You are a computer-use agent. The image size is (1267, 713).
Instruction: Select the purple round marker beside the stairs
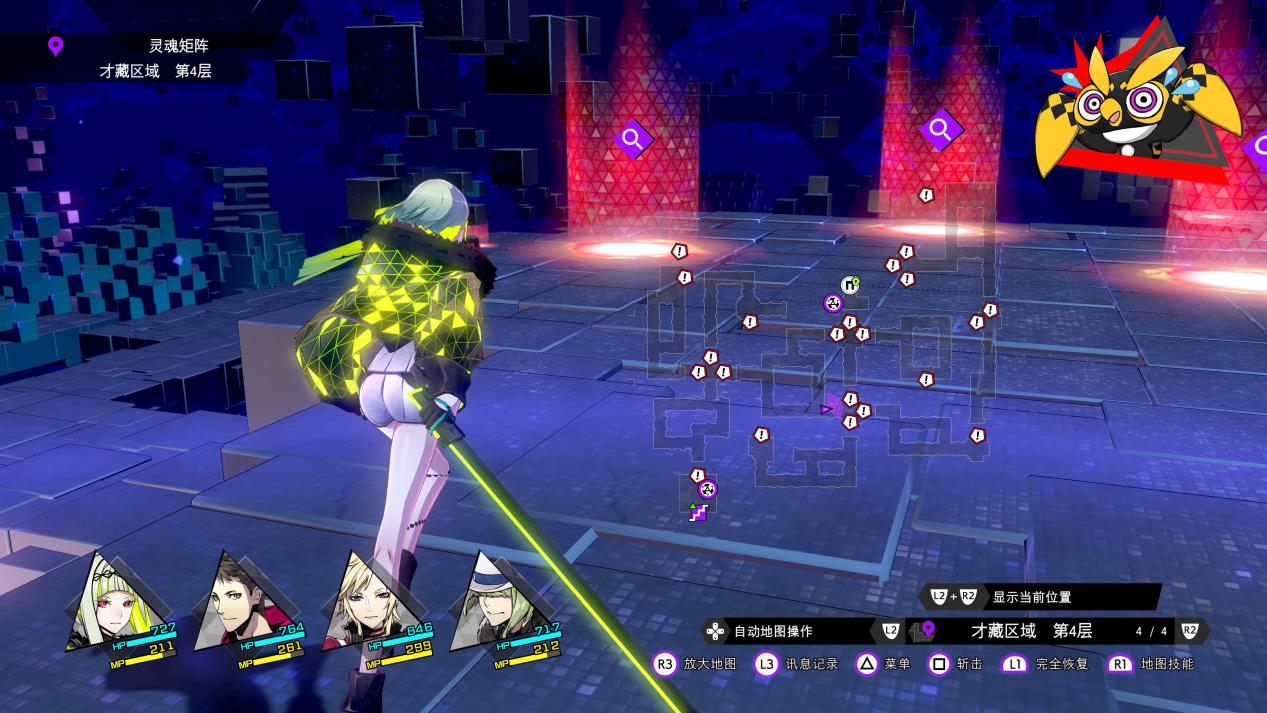[x=707, y=489]
